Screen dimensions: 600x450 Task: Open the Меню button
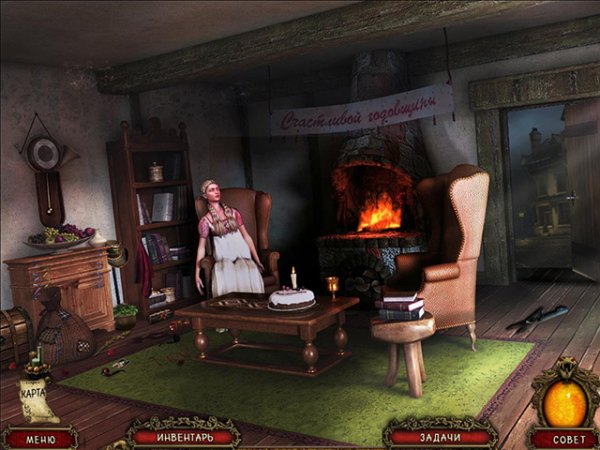click(x=40, y=437)
